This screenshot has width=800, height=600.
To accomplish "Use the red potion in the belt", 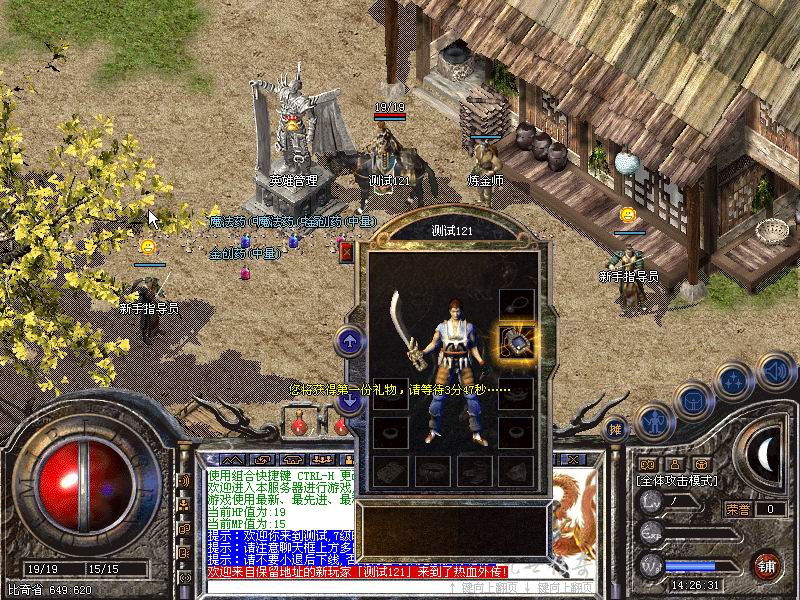I will (298, 424).
